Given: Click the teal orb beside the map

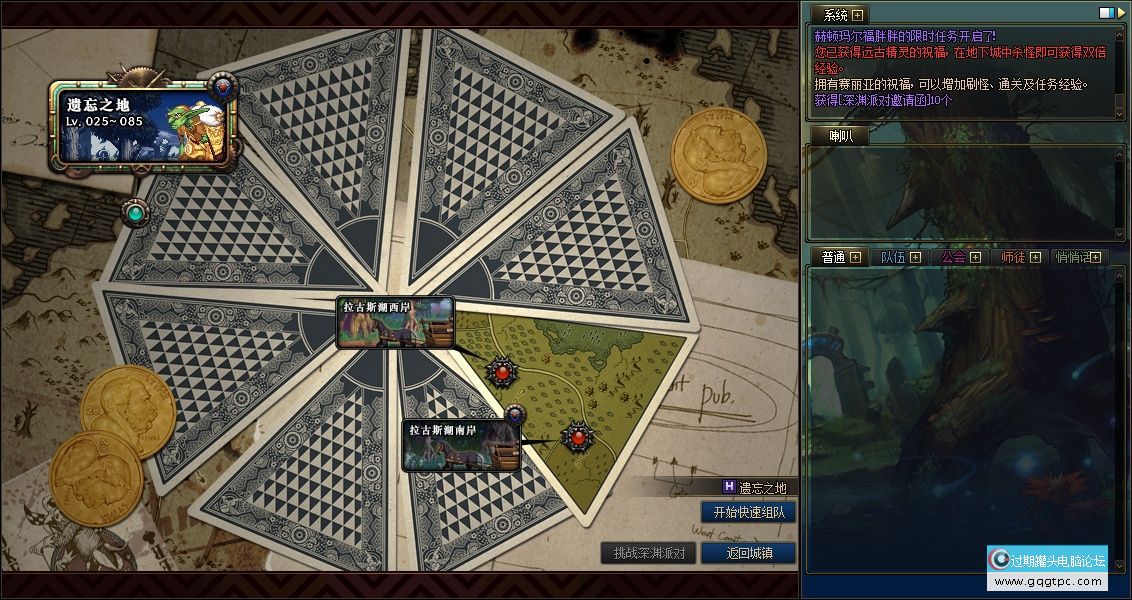Looking at the screenshot, I should click(x=135, y=212).
